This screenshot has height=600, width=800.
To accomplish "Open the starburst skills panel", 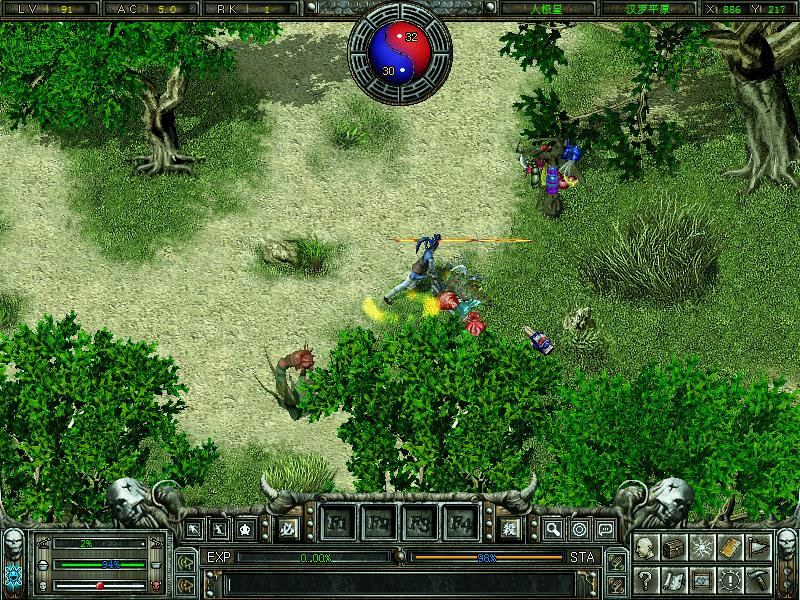I will [703, 549].
